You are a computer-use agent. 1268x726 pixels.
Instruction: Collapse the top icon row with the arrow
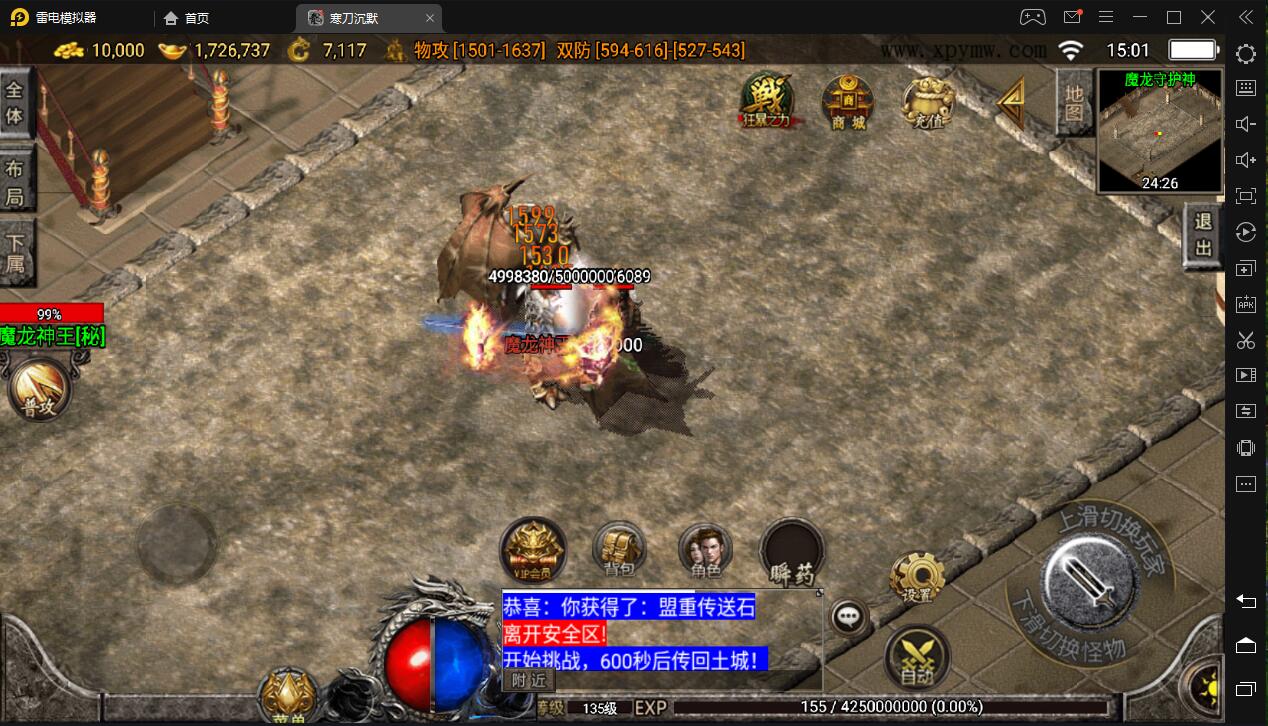click(1012, 101)
